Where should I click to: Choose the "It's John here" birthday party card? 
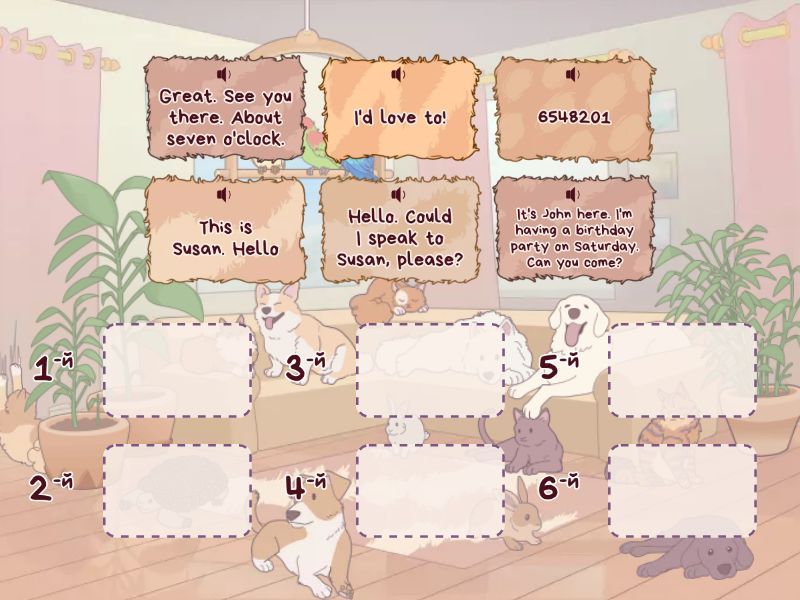573,238
